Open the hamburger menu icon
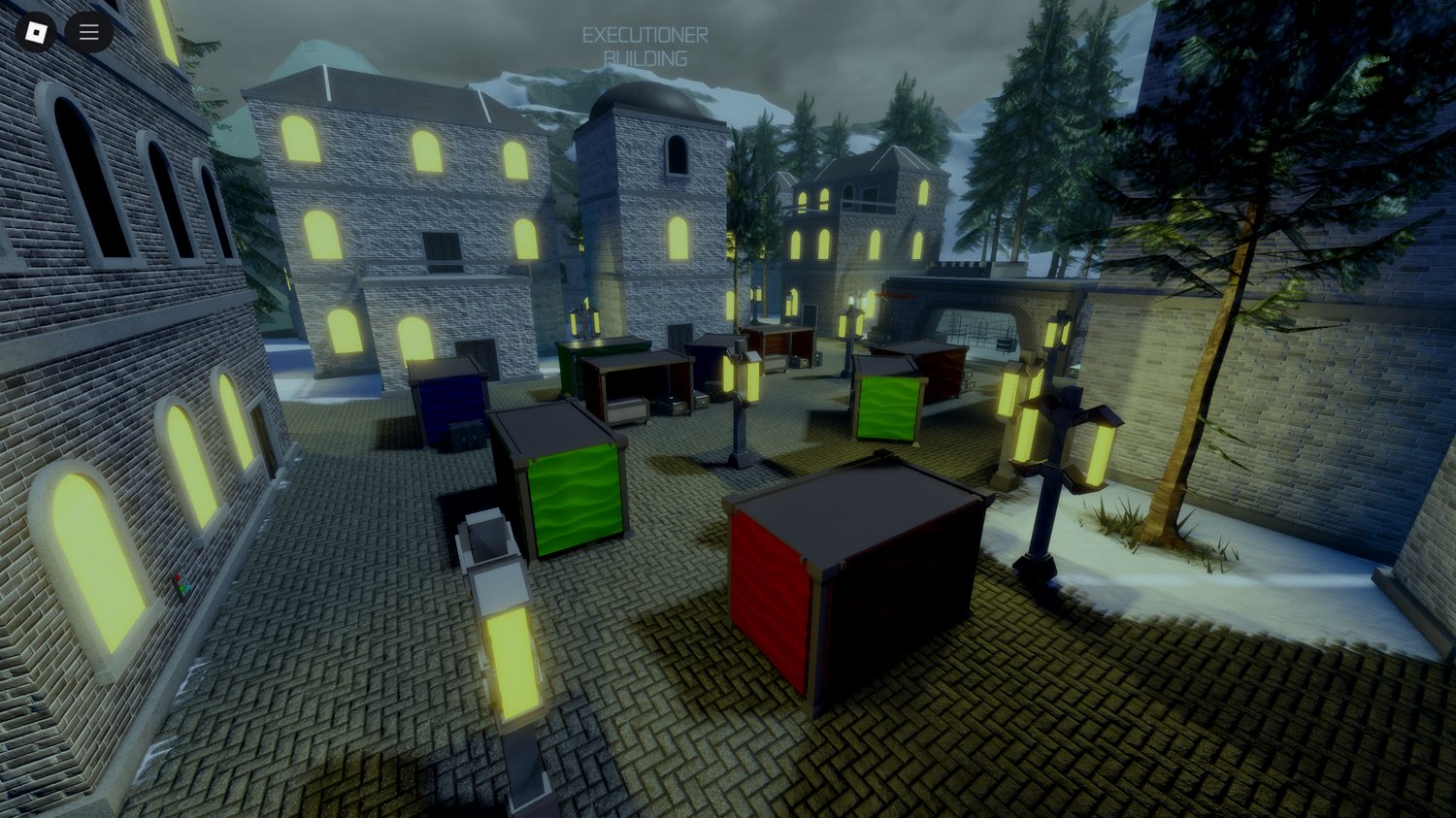Image resolution: width=1456 pixels, height=818 pixels. (x=88, y=31)
